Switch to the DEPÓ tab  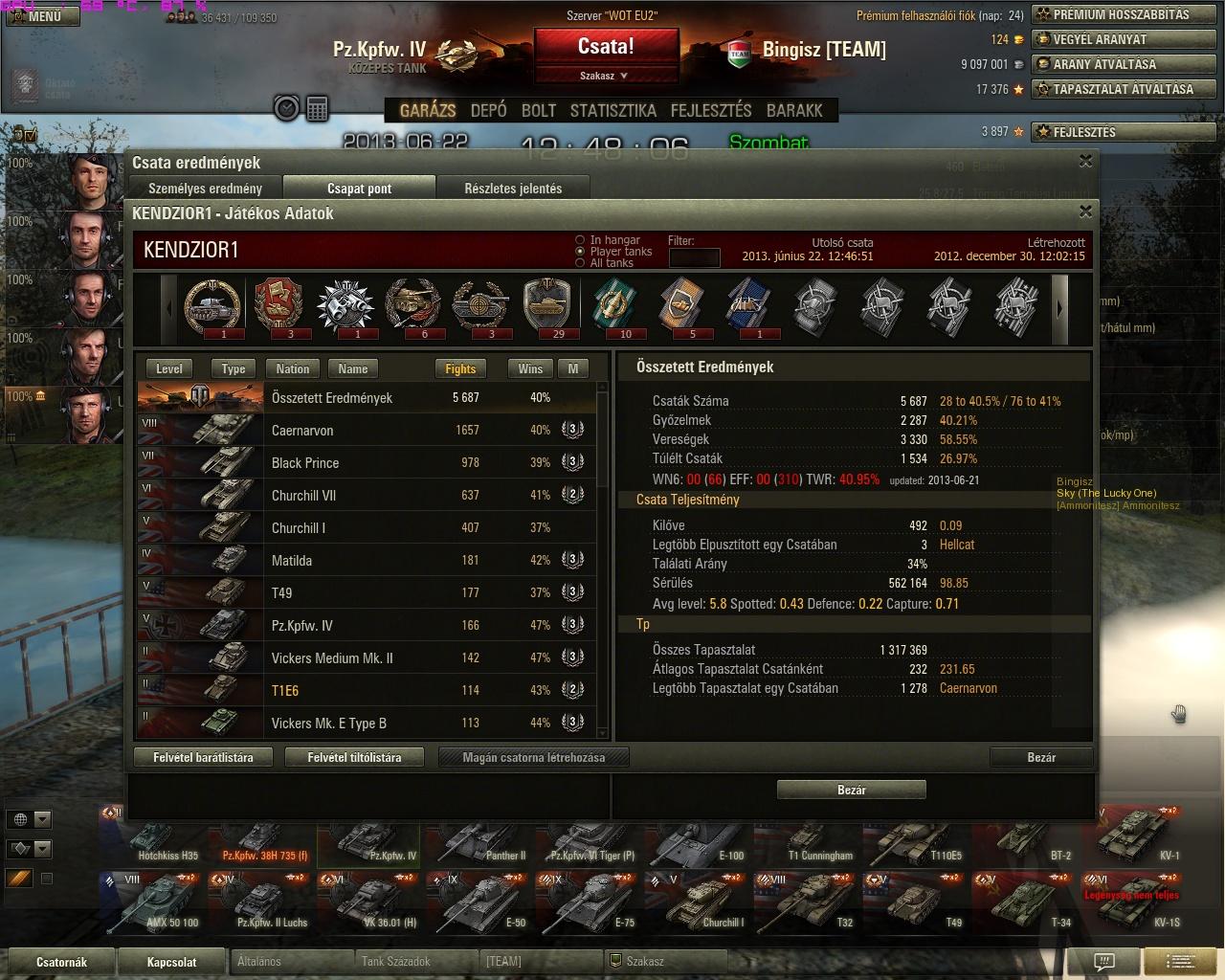tap(488, 110)
